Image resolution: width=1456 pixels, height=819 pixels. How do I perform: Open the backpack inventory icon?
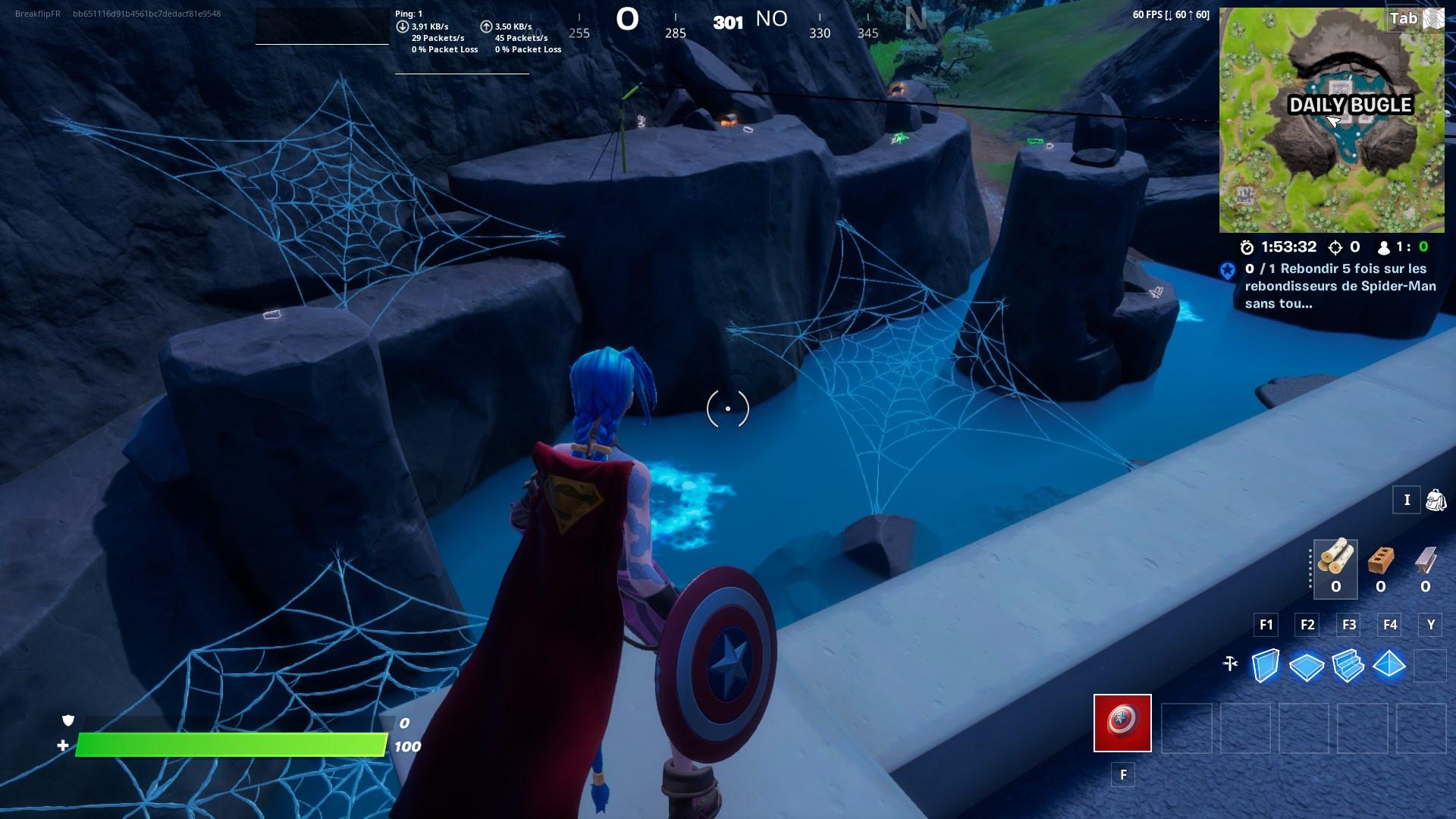click(1439, 500)
